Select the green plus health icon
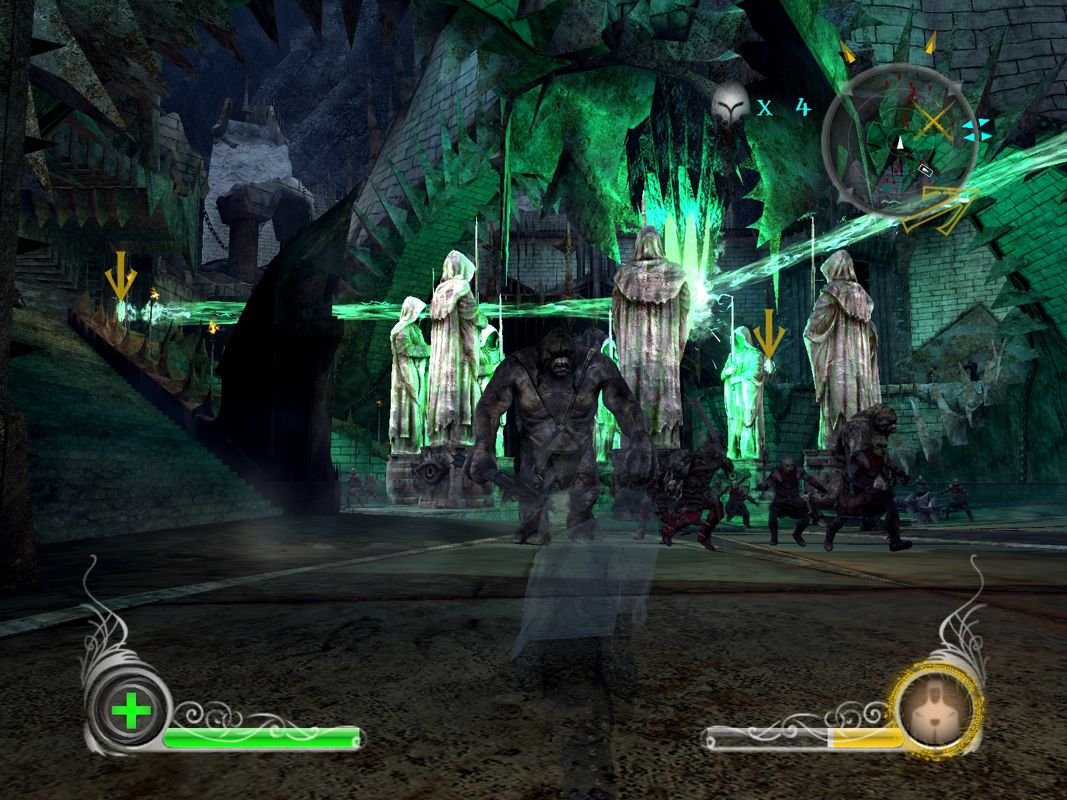This screenshot has height=800, width=1067. [132, 713]
